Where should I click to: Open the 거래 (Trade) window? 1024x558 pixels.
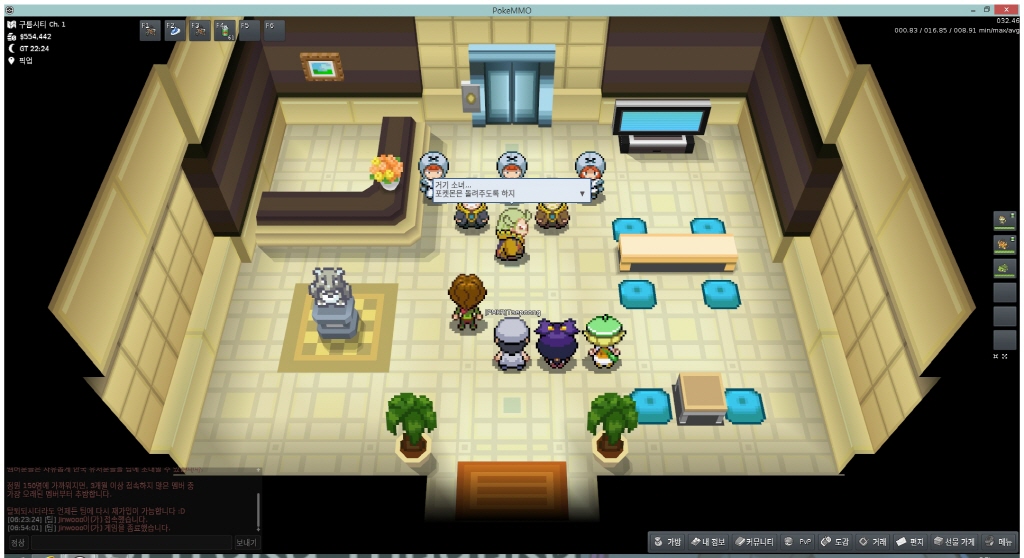tap(873, 541)
